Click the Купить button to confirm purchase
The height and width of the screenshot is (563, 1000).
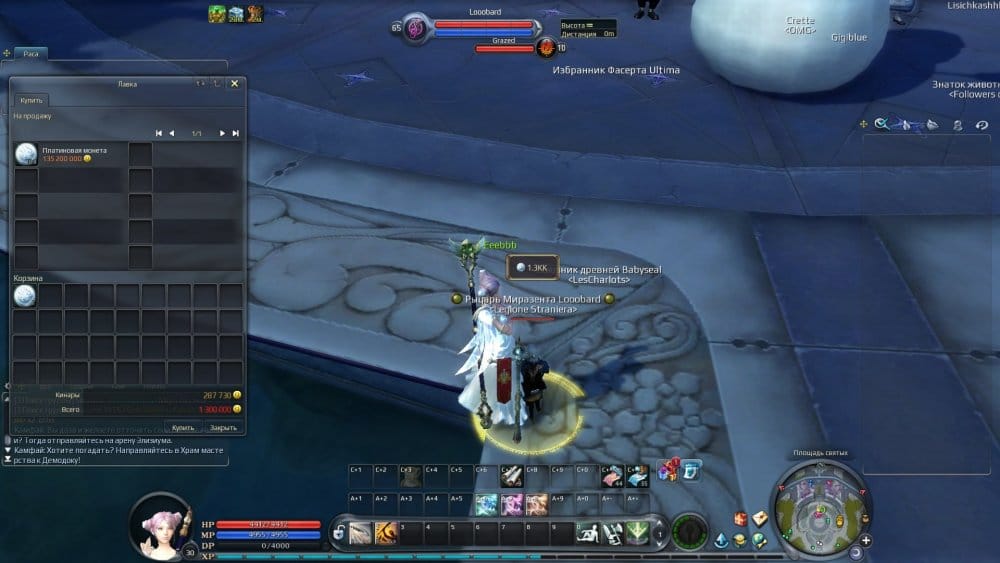(x=183, y=427)
